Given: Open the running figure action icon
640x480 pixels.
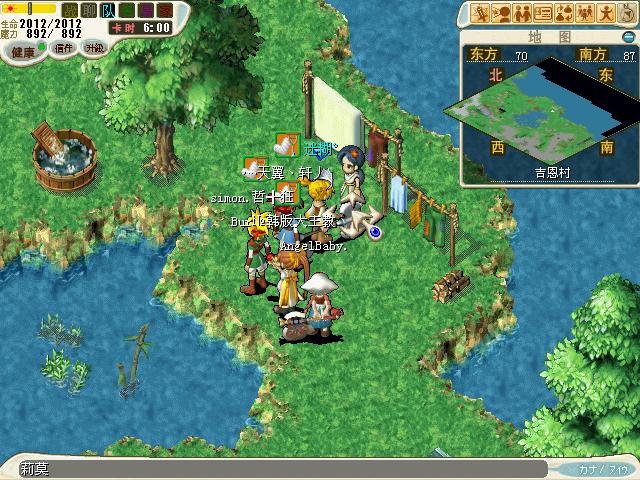Looking at the screenshot, I should (607, 13).
